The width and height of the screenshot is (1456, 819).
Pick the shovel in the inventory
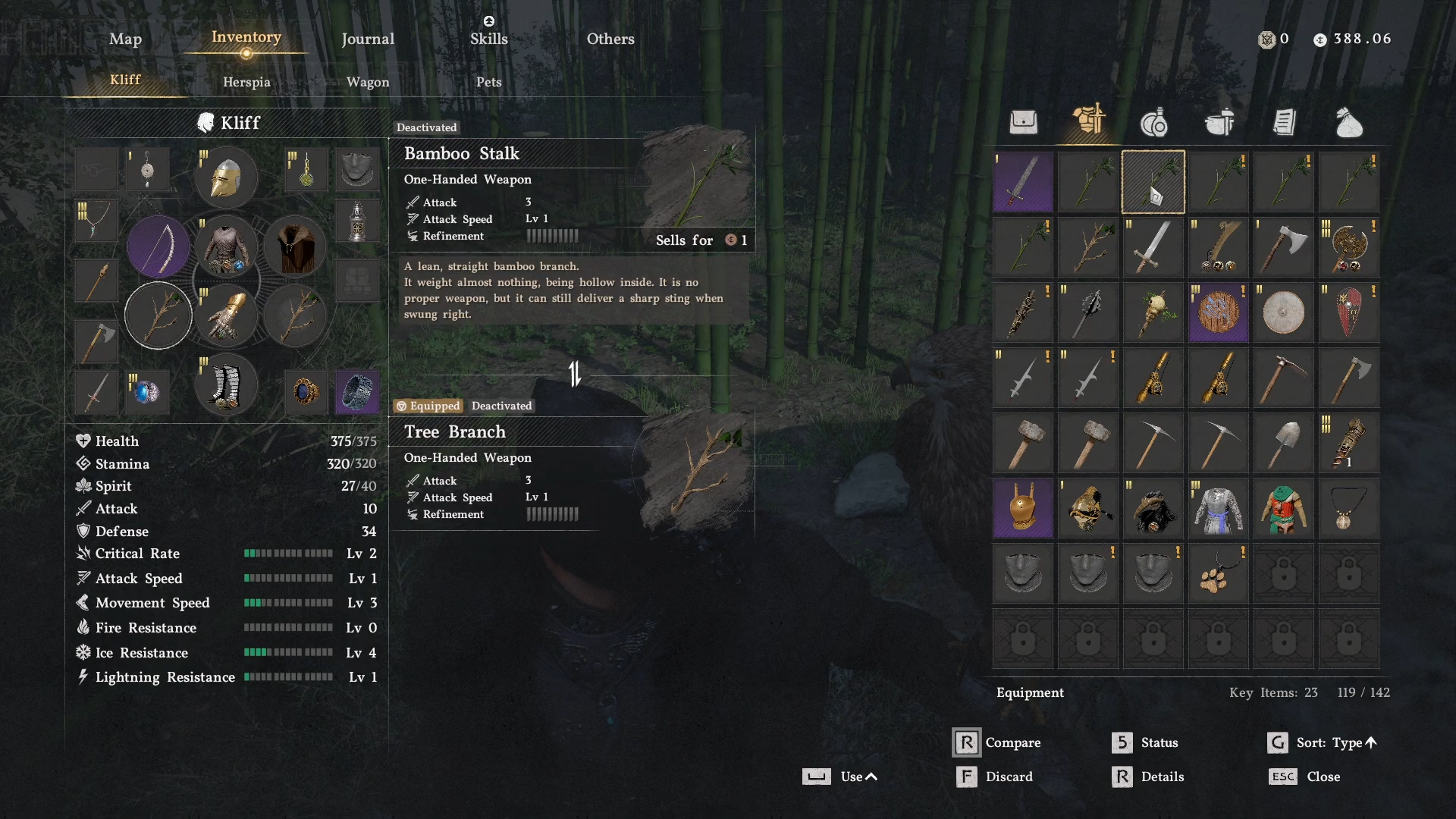tap(1284, 443)
